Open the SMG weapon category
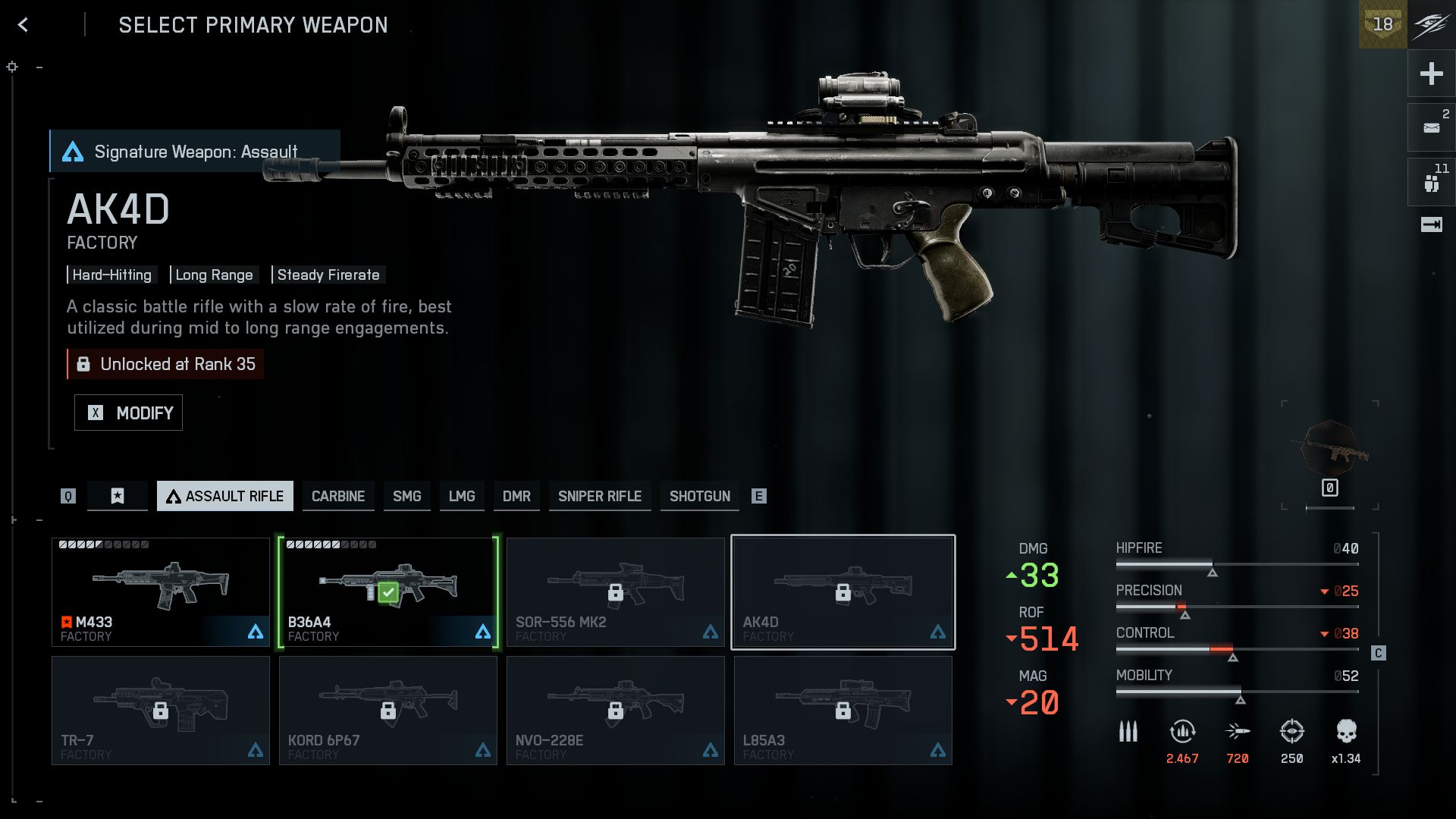1456x819 pixels. tap(406, 496)
